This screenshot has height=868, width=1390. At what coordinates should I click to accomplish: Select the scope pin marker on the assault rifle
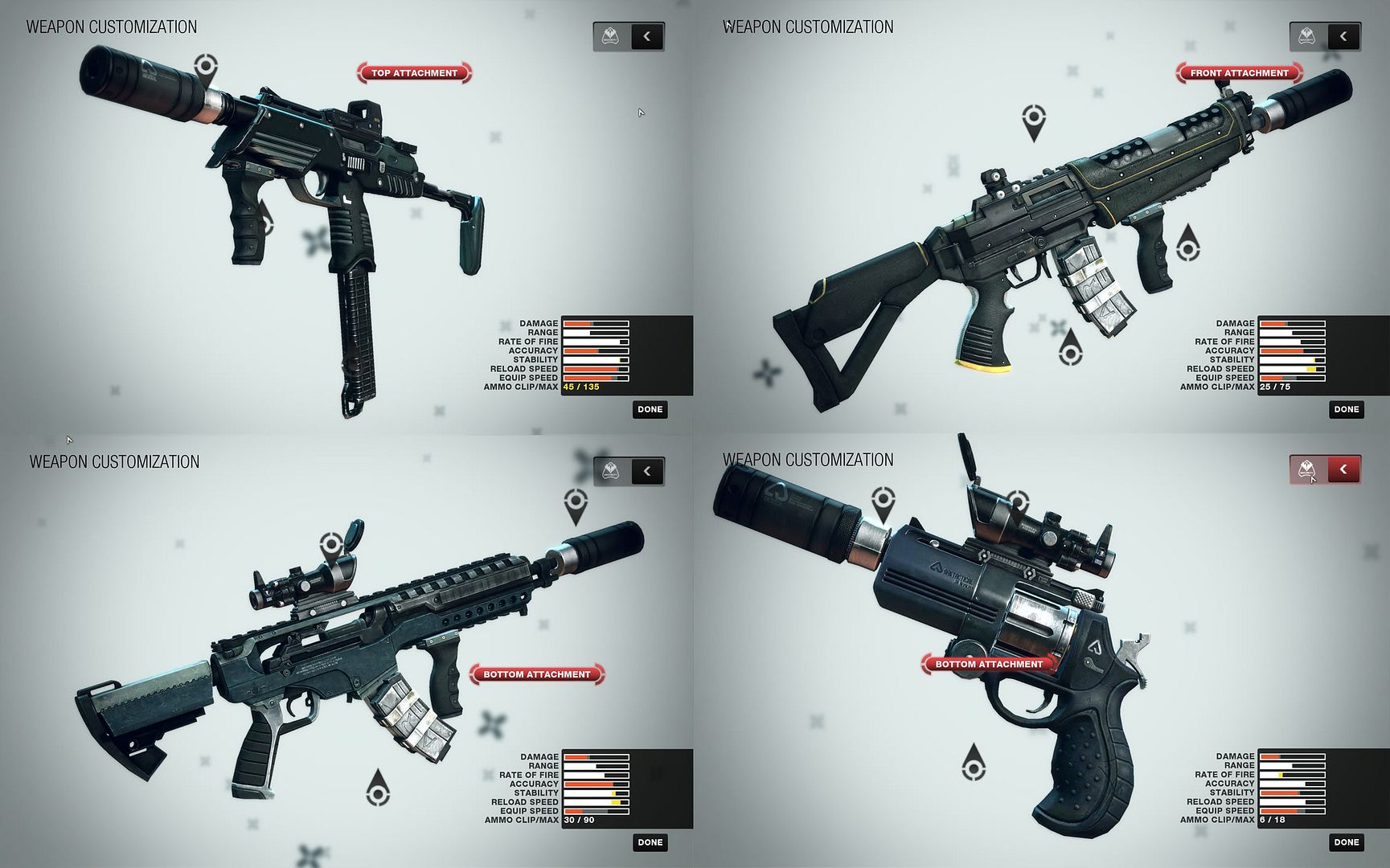coord(331,547)
